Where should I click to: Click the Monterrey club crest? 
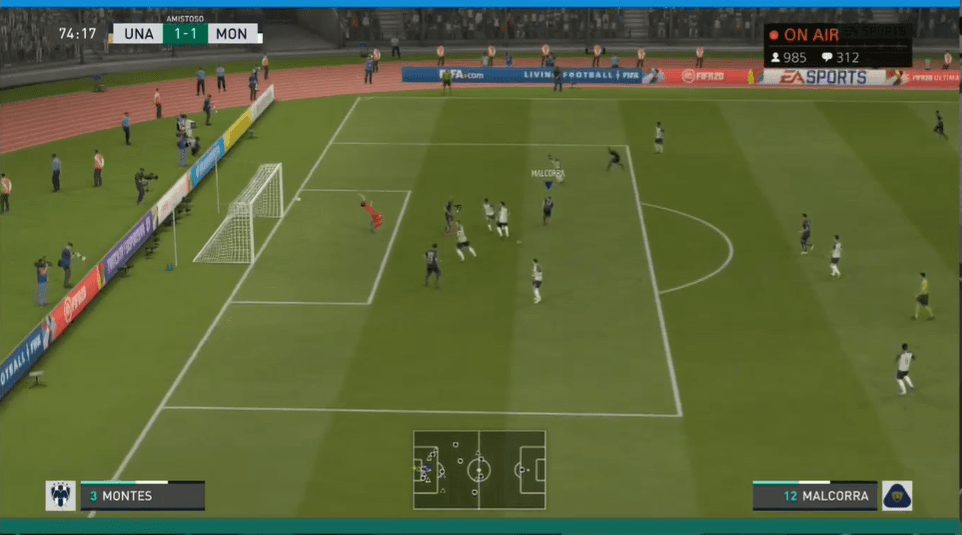pyautogui.click(x=60, y=495)
